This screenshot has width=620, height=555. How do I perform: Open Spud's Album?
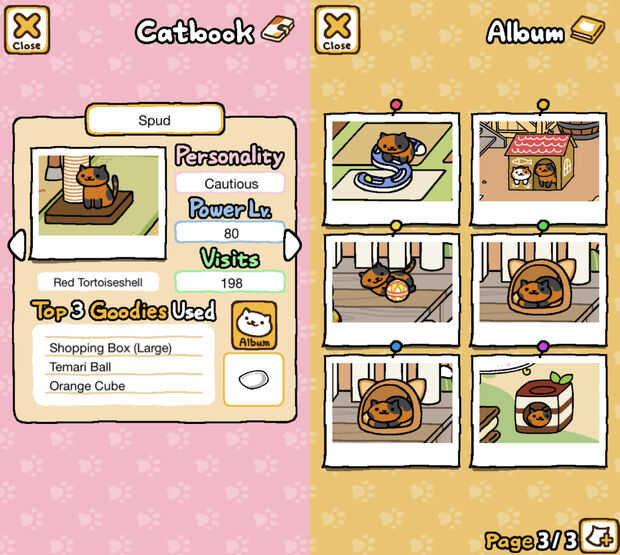(254, 326)
